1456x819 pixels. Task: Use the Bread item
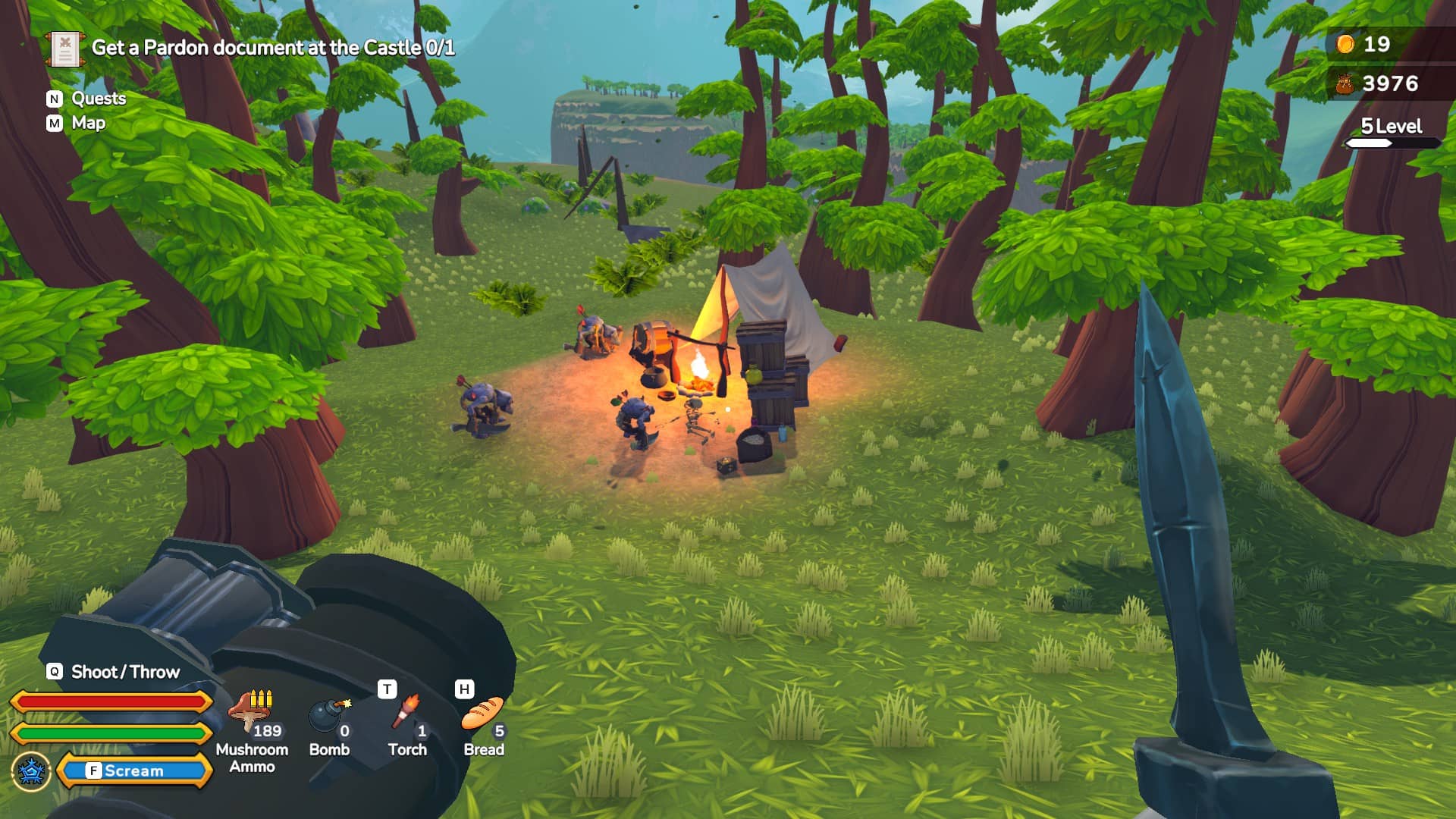click(483, 715)
